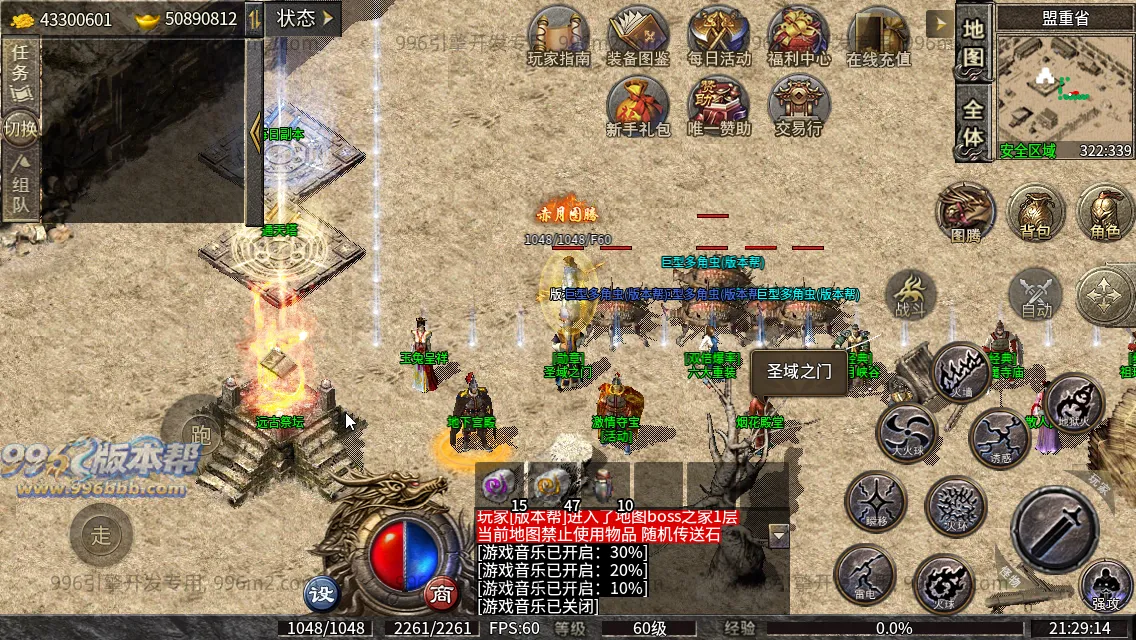Open the 背包 backpack
1136x640 pixels.
click(x=1035, y=212)
